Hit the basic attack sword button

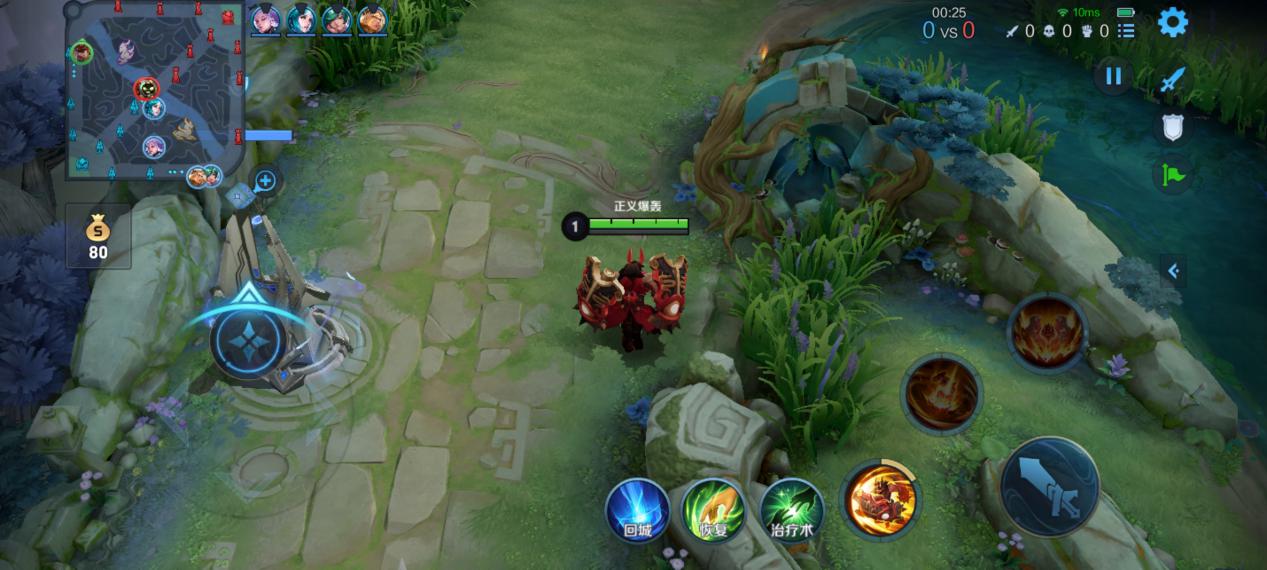1049,487
